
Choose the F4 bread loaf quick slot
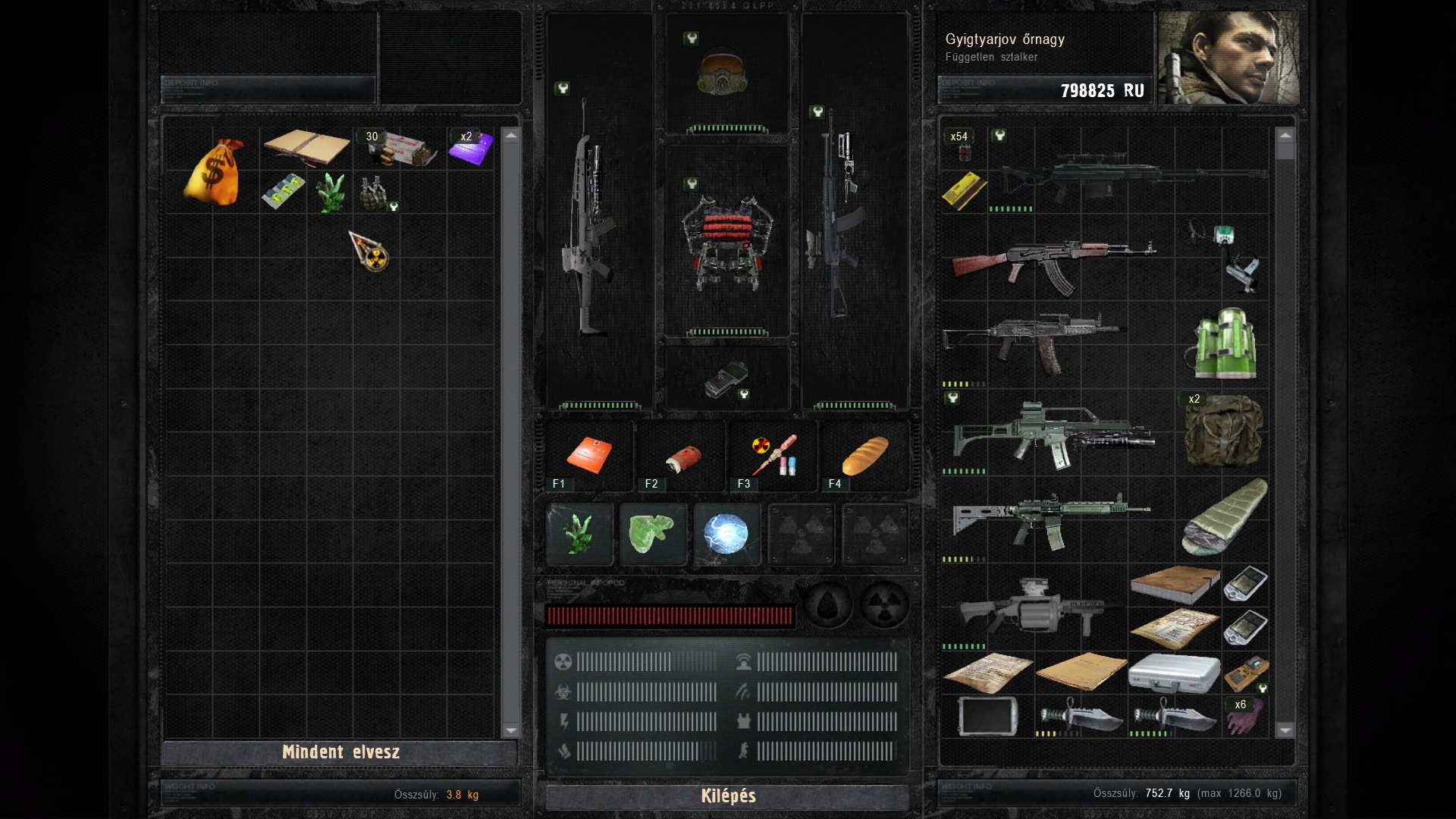click(865, 456)
